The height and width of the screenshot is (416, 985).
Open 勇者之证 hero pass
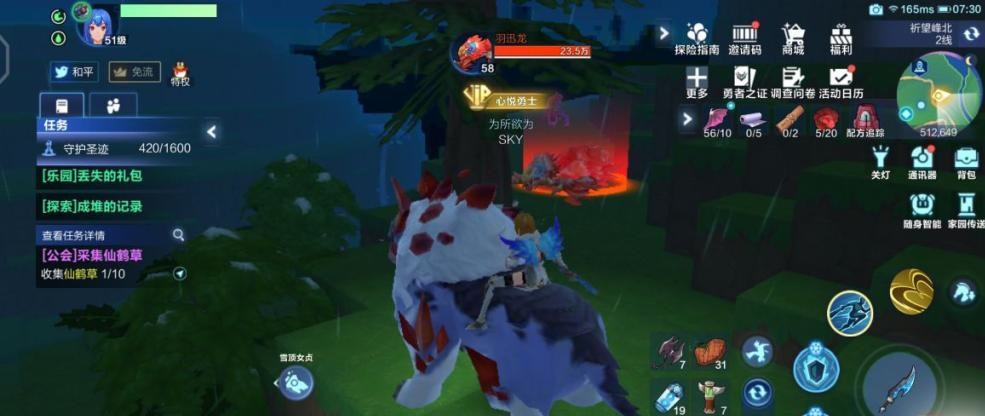[x=744, y=81]
